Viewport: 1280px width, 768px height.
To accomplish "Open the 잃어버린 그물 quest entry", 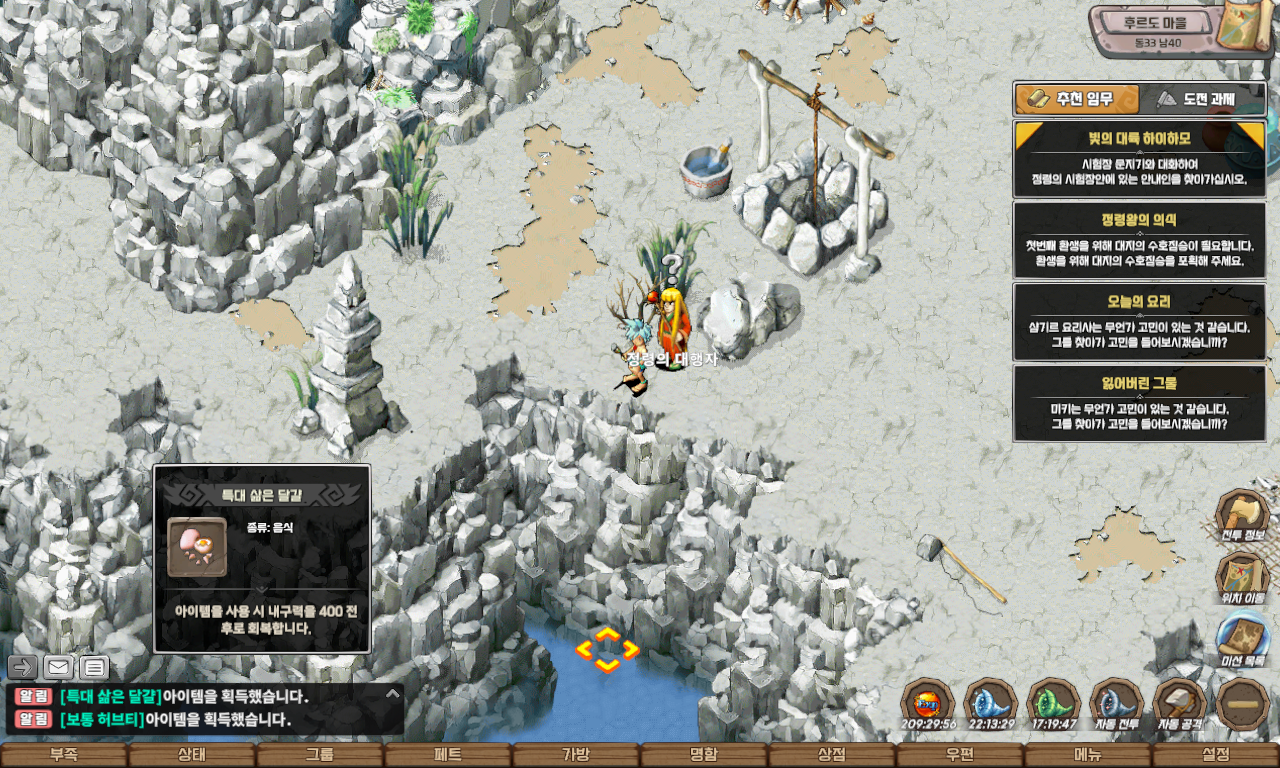I will click(x=1139, y=403).
